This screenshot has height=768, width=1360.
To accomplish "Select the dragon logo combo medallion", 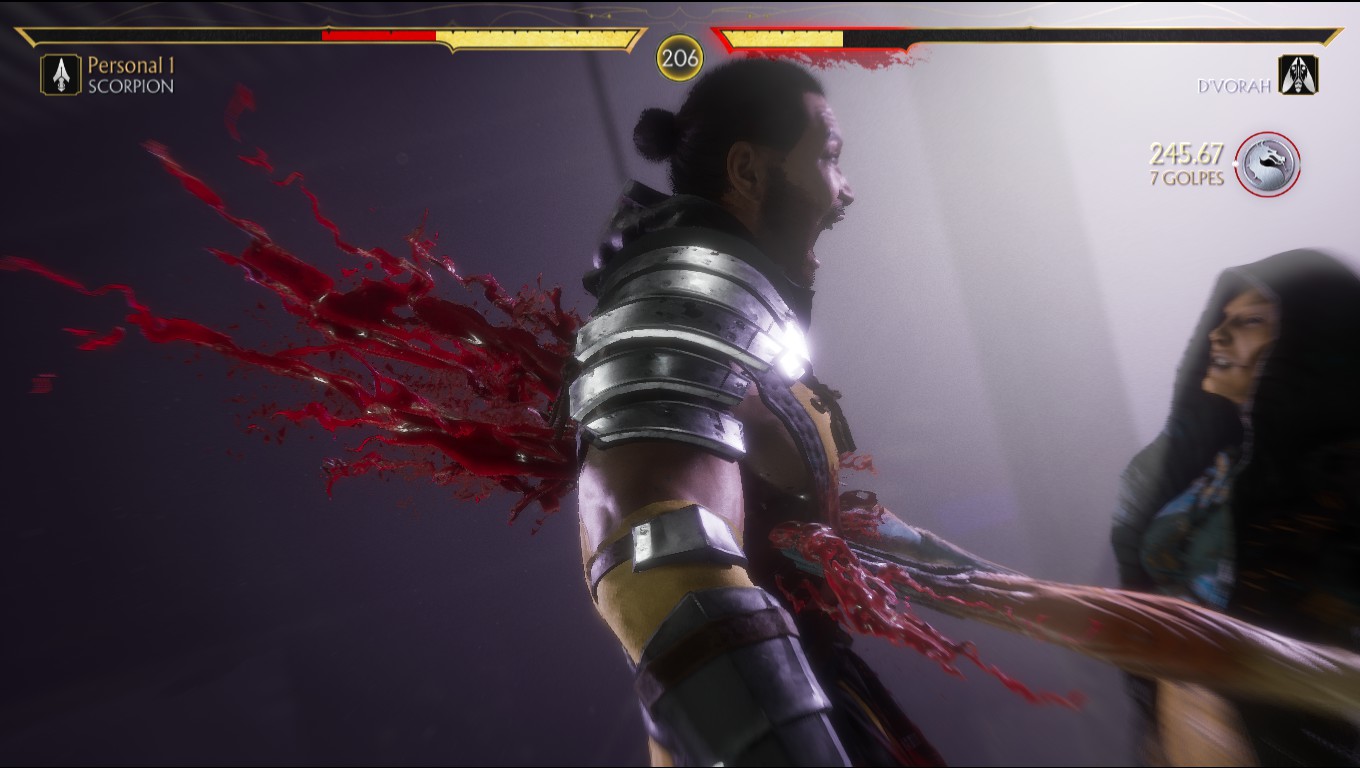I will tap(1267, 164).
